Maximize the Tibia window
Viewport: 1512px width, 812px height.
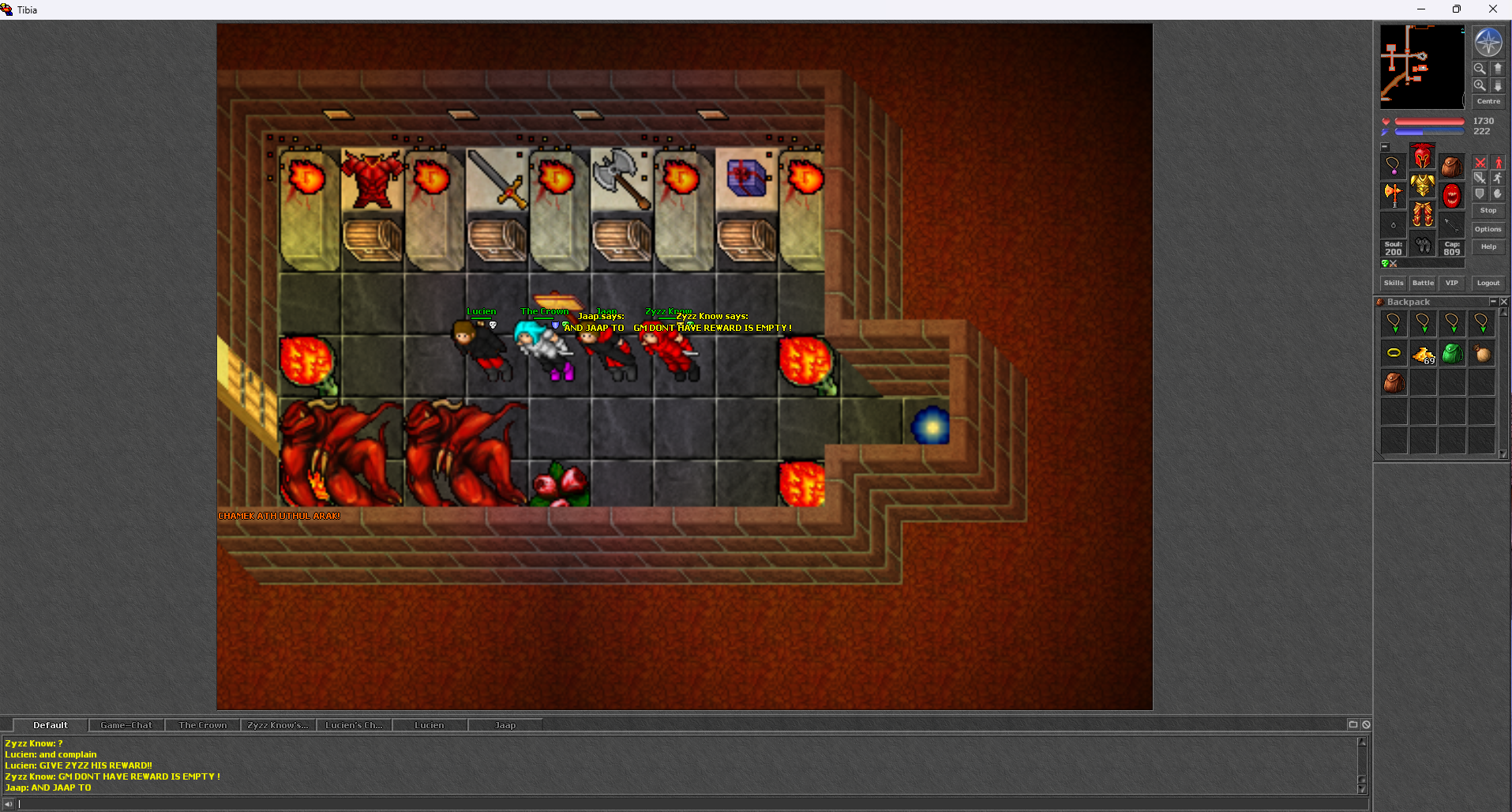coord(1457,9)
